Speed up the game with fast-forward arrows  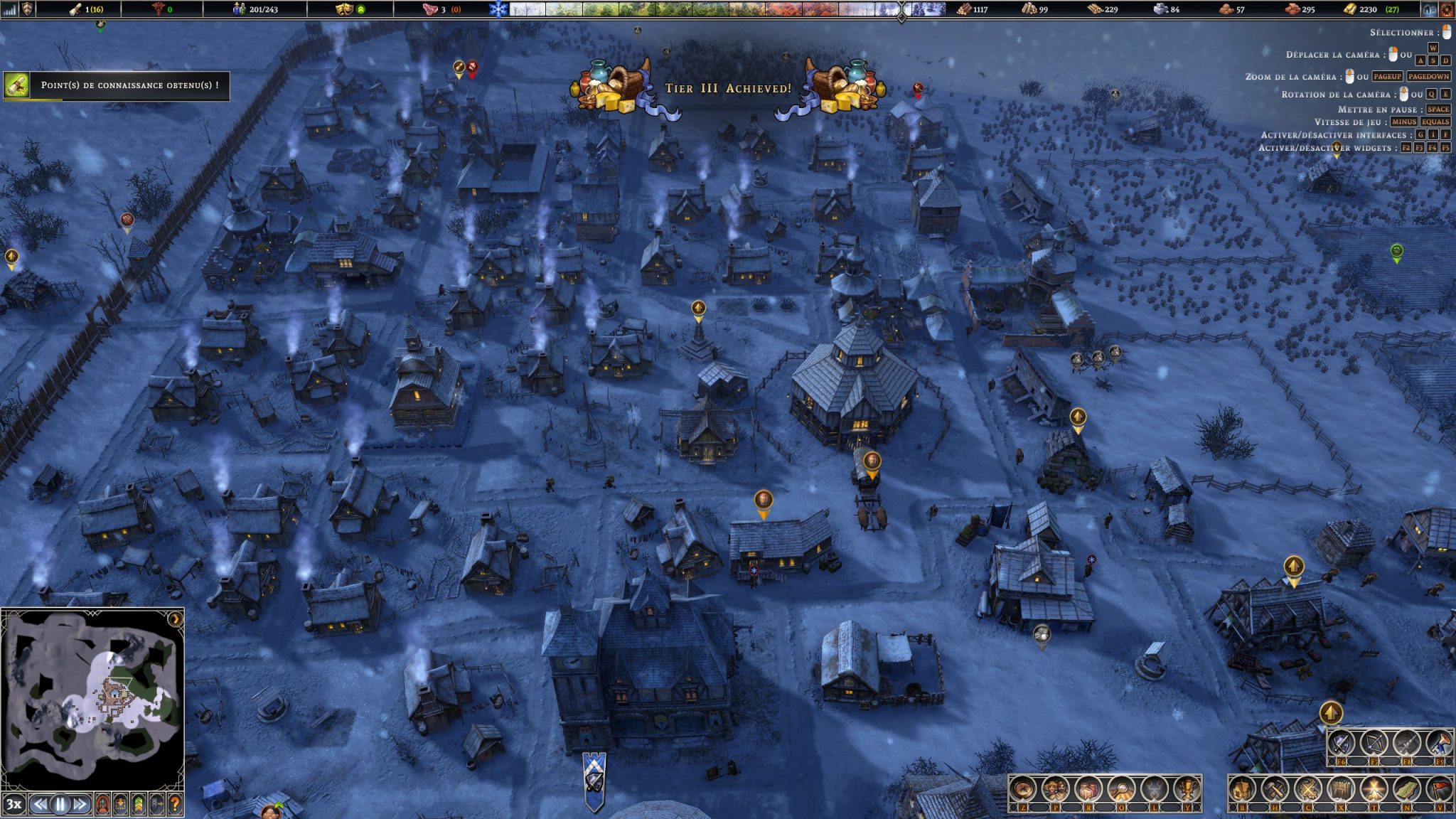click(x=80, y=805)
